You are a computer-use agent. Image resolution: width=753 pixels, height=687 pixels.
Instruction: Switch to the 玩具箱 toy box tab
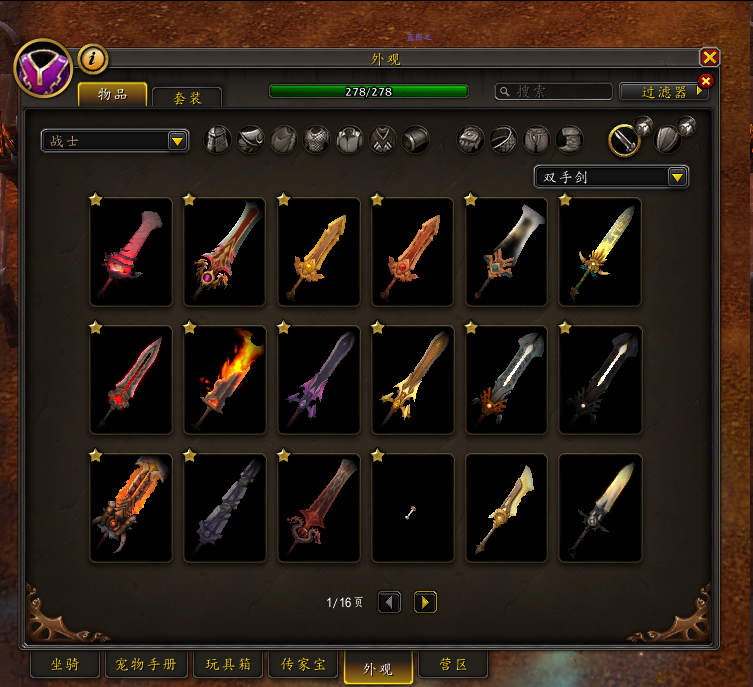tap(228, 665)
